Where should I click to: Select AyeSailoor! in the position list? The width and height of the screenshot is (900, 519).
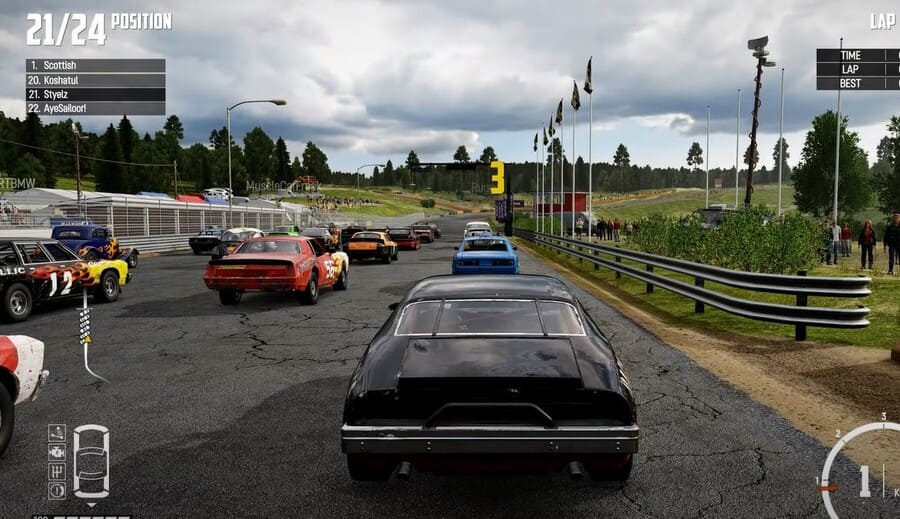95,108
